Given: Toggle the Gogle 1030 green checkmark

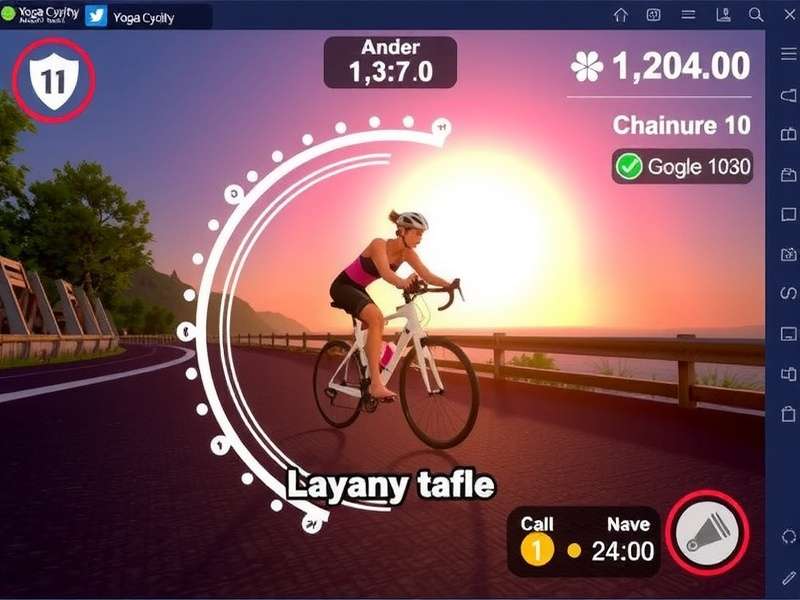Looking at the screenshot, I should pyautogui.click(x=629, y=166).
